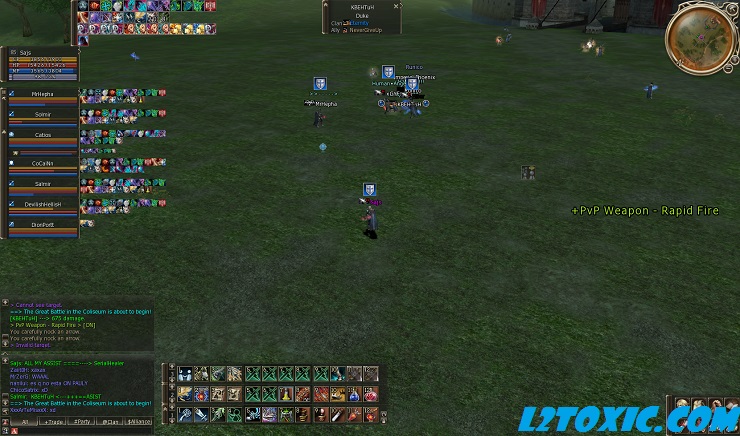
Task: Close the KBEHTuH target window
Action: 396,6
